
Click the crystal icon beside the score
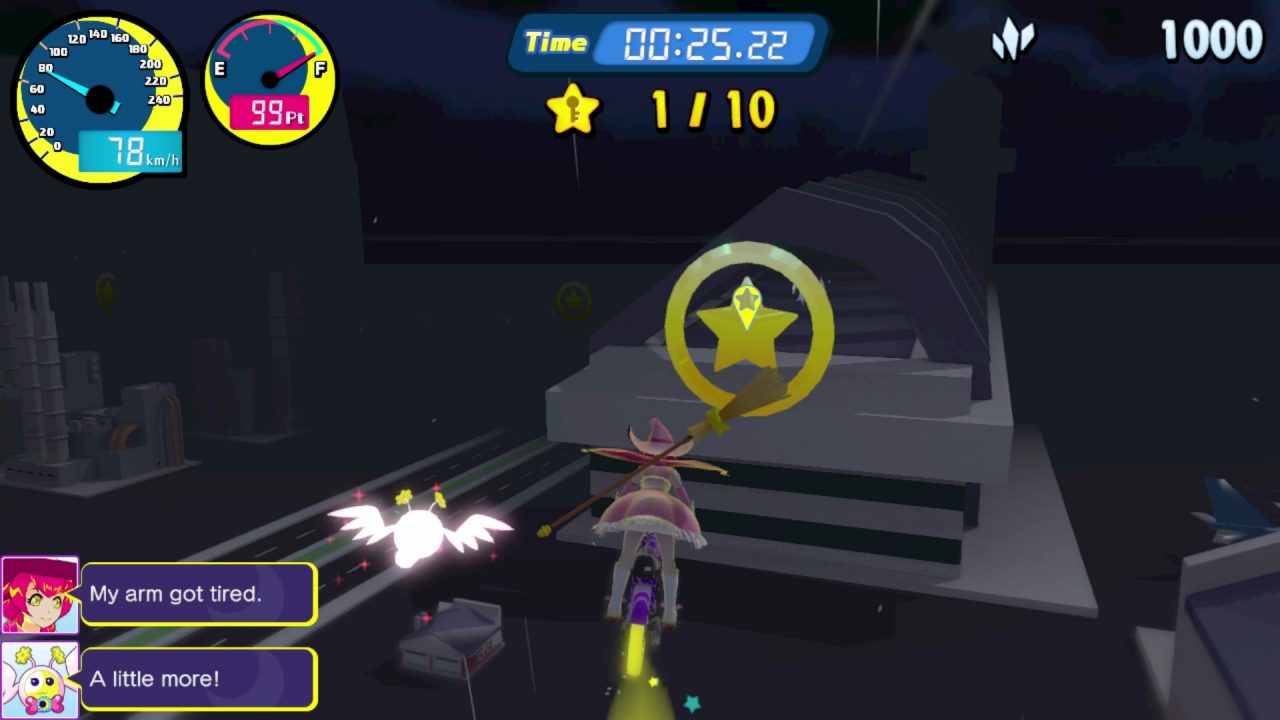(x=1013, y=41)
